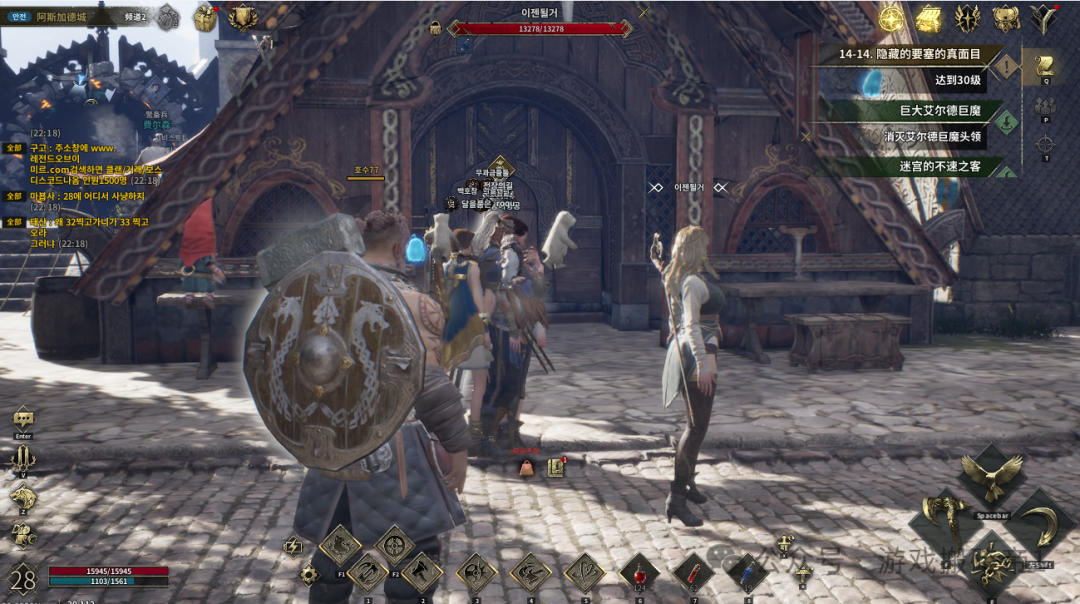Click the 이젠틸거 target frame
1080x604 pixels.
click(x=541, y=28)
